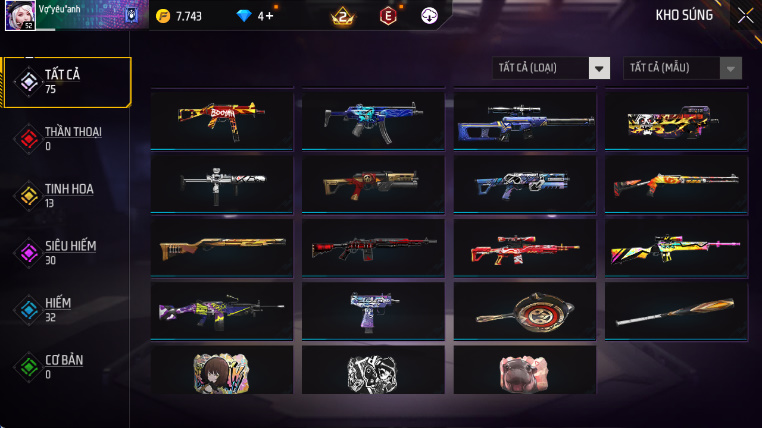Close the Kho Súng weapon vault
This screenshot has width=762, height=428.
point(745,15)
